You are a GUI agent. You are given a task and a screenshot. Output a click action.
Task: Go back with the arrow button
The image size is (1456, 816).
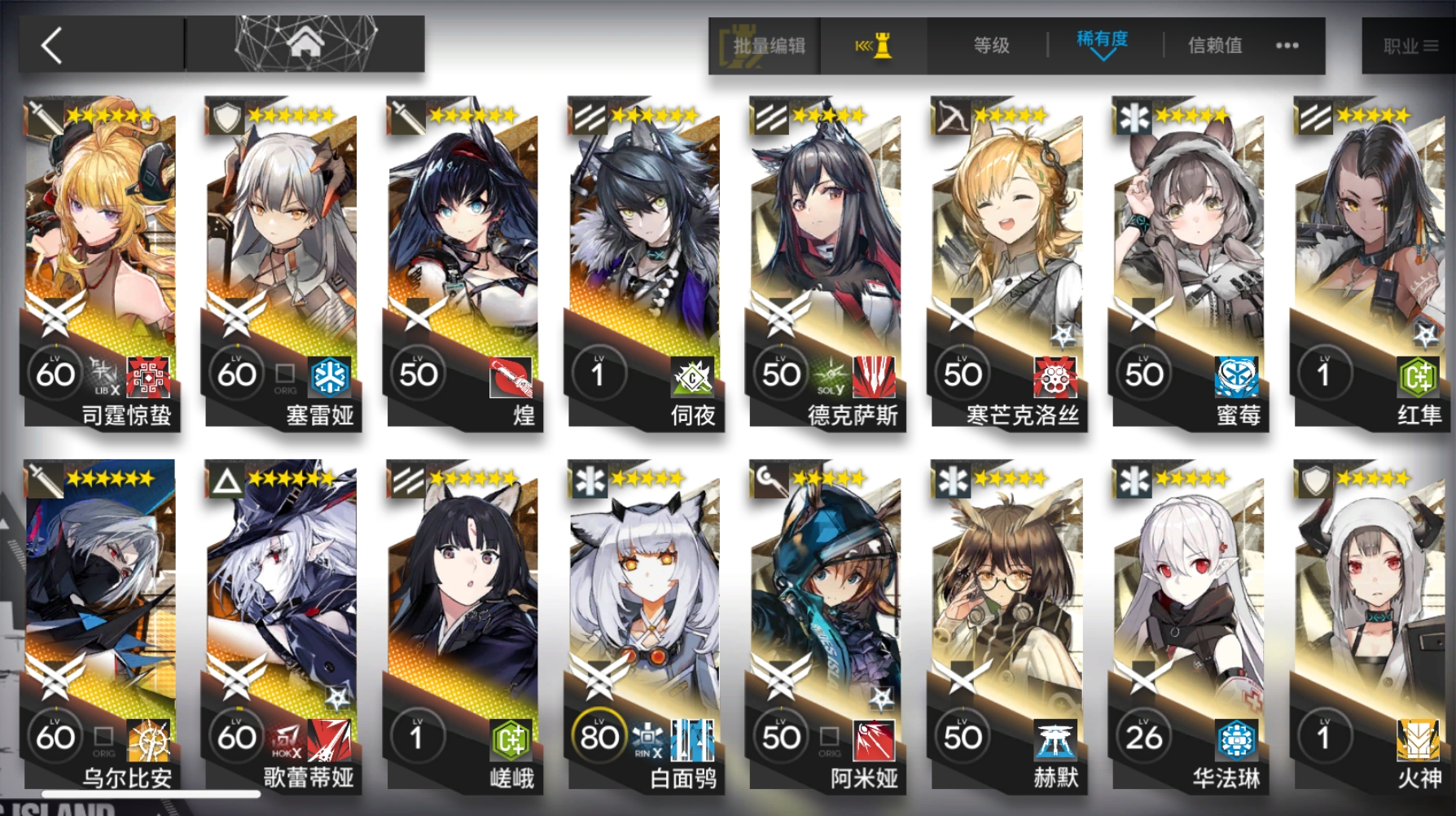(52, 46)
